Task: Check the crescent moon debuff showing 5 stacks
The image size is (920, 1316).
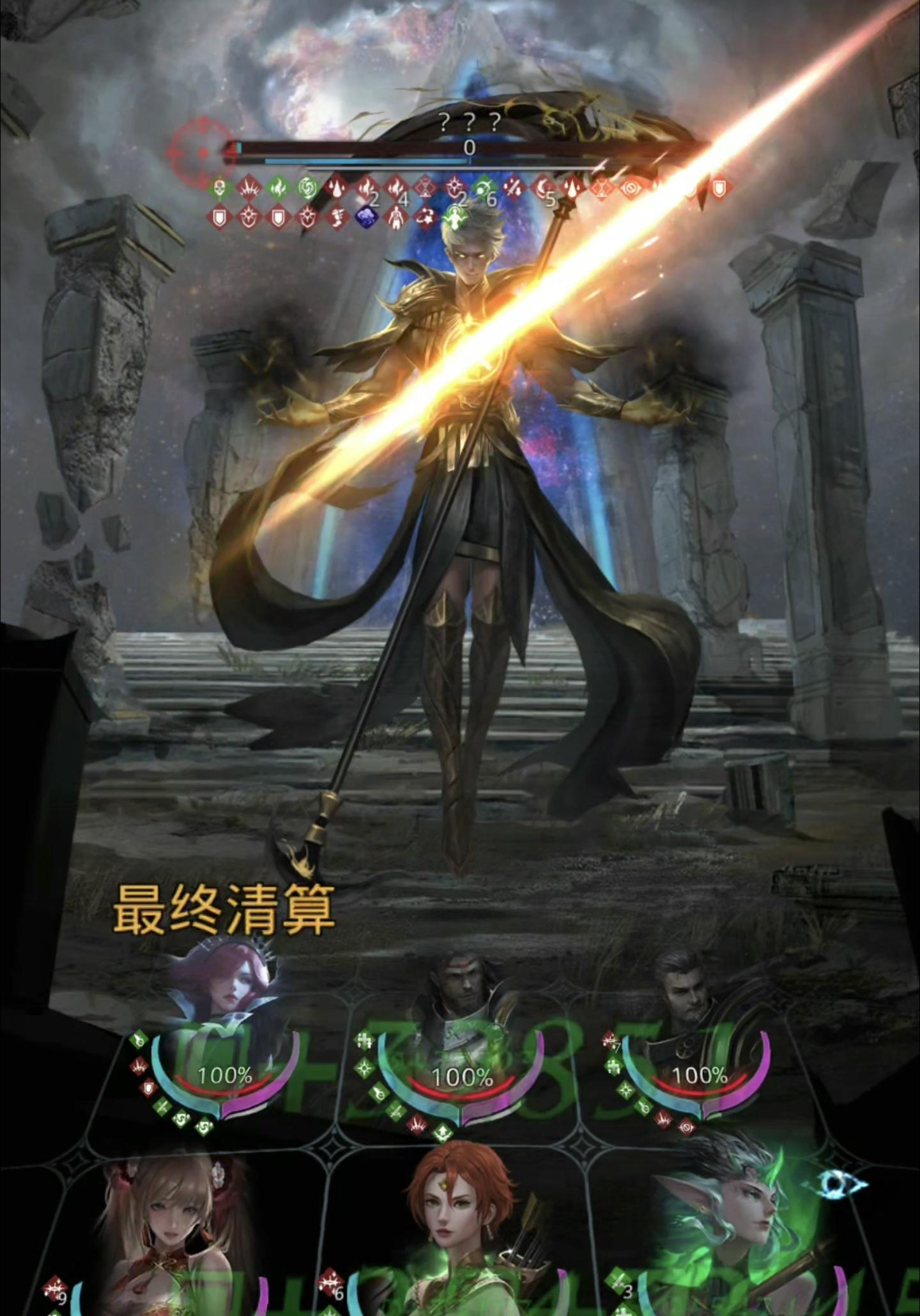Action: click(540, 186)
